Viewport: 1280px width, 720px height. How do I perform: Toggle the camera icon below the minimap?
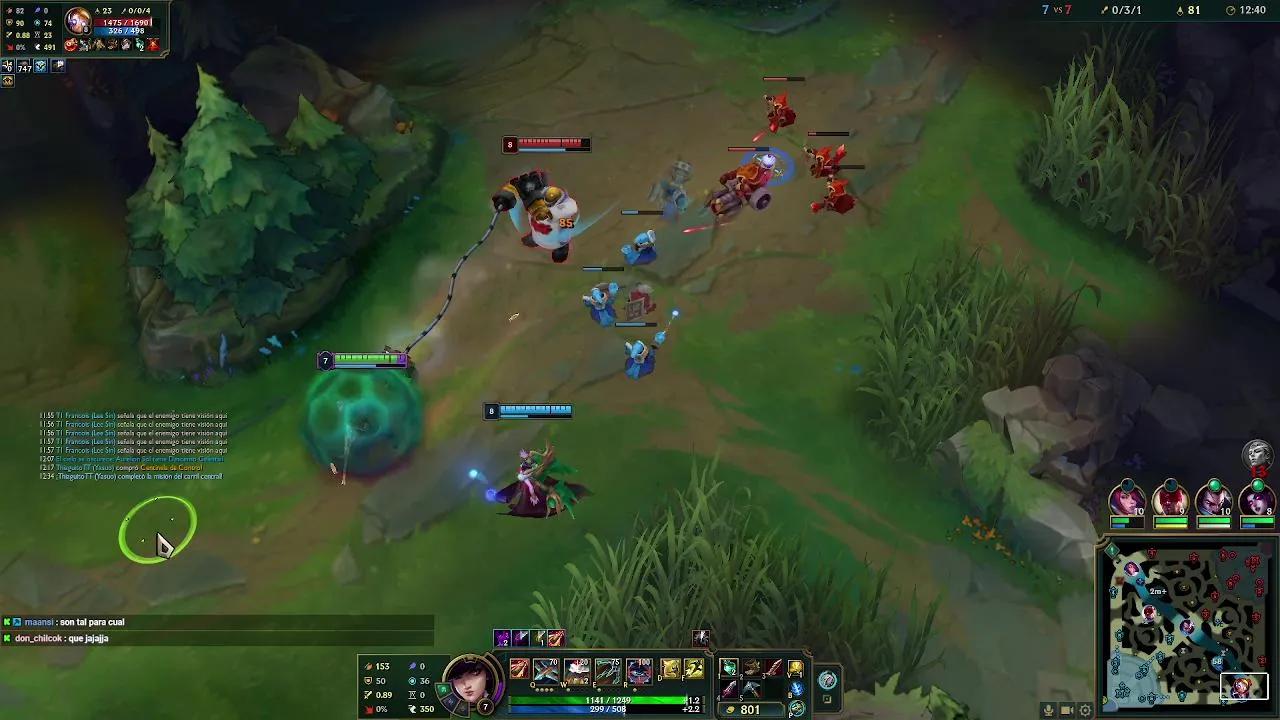pyautogui.click(x=1066, y=709)
